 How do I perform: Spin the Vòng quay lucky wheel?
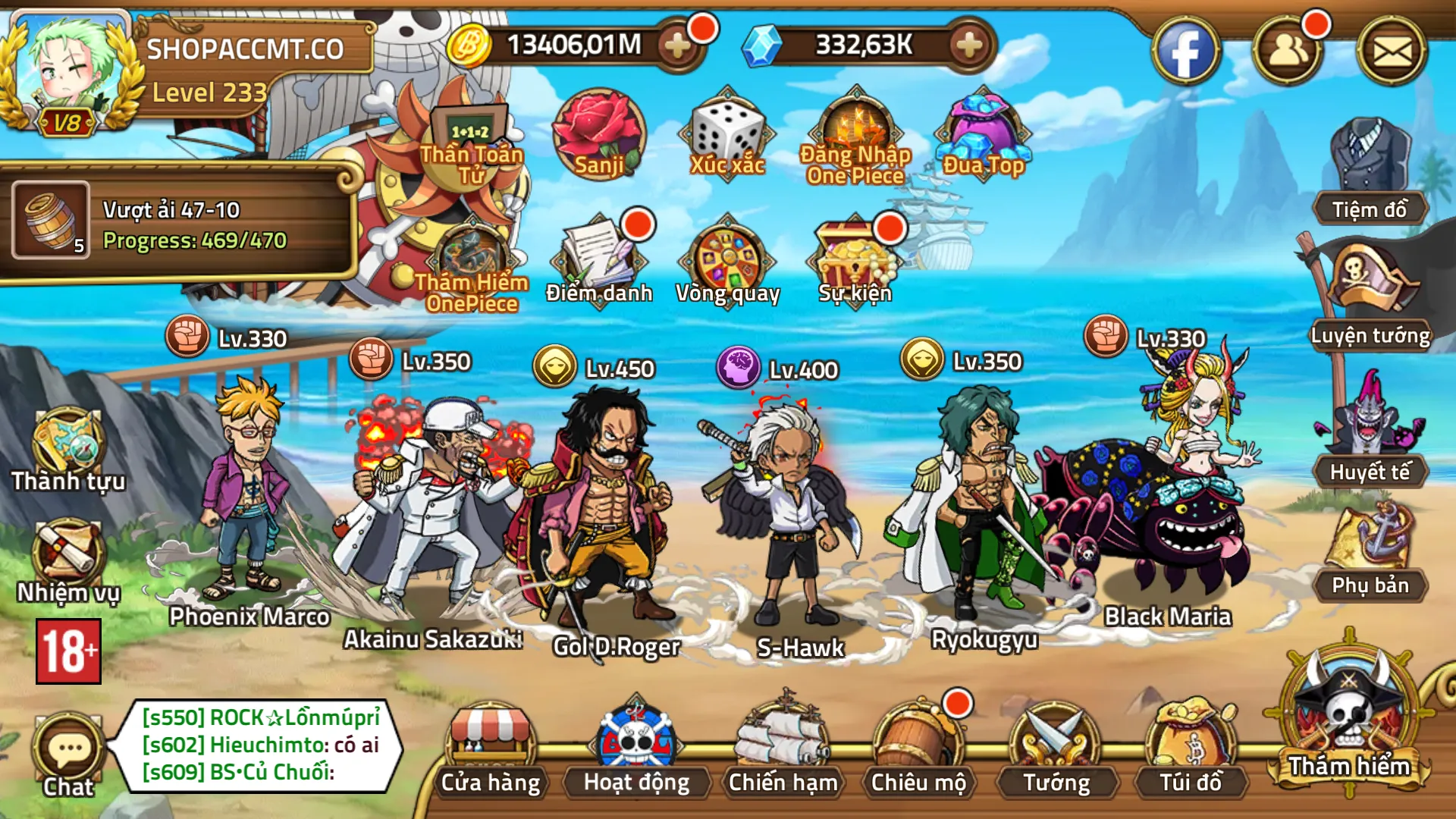pos(728,258)
